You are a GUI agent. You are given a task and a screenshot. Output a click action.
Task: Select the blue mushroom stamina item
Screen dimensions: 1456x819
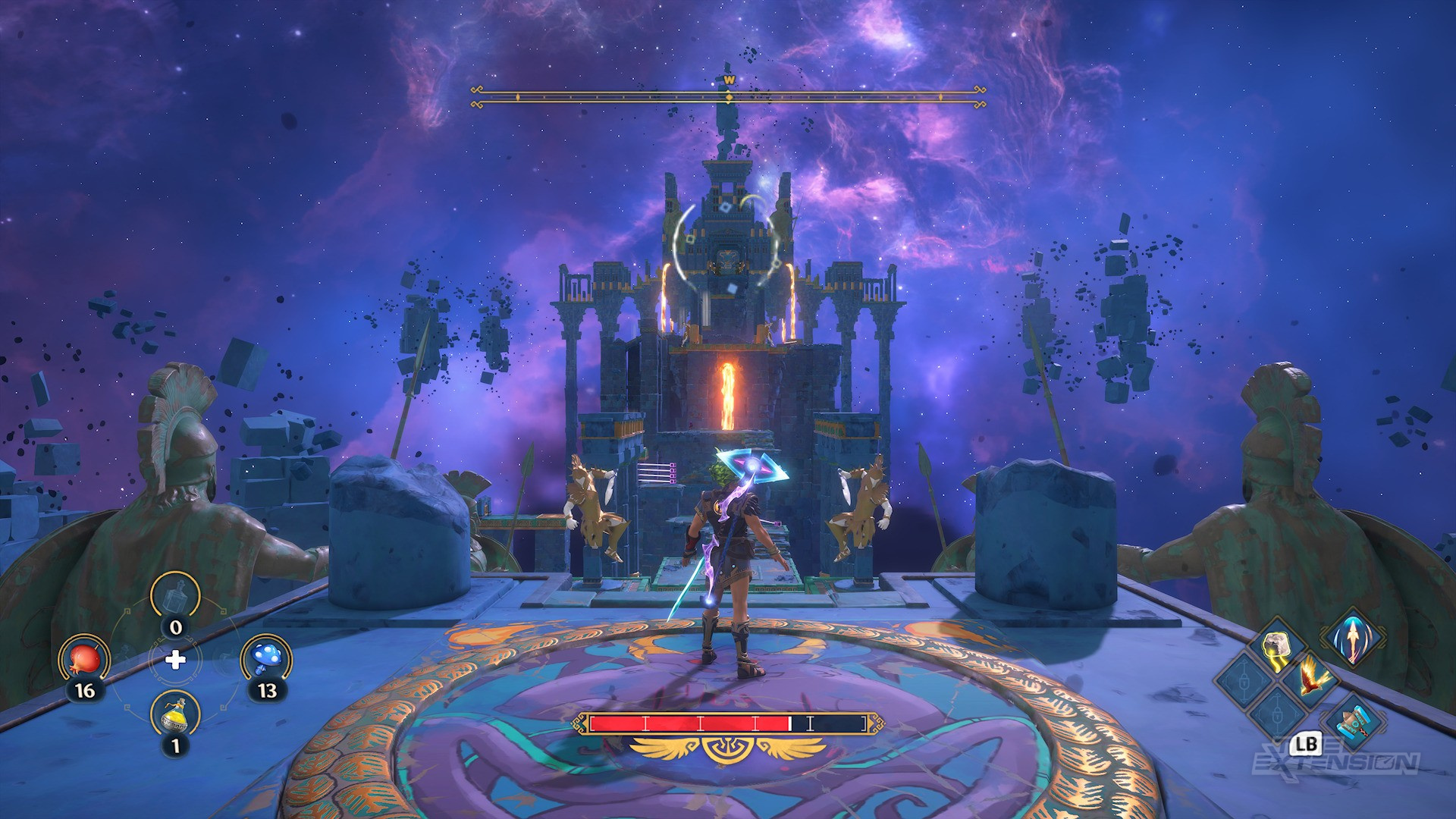266,657
